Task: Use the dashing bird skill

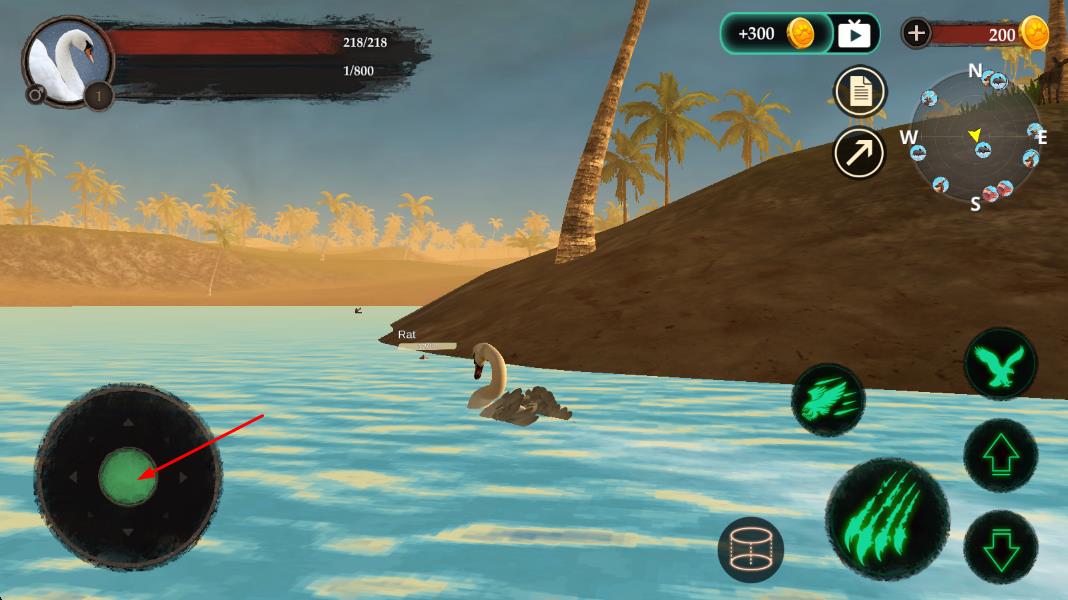Action: point(828,399)
